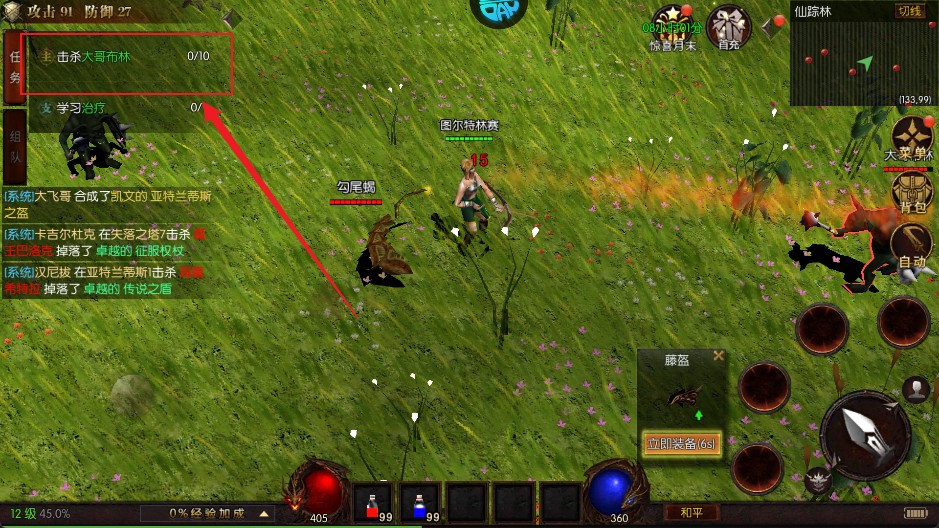Select the side quest 学习治疗
The height and width of the screenshot is (528, 939).
[110, 108]
